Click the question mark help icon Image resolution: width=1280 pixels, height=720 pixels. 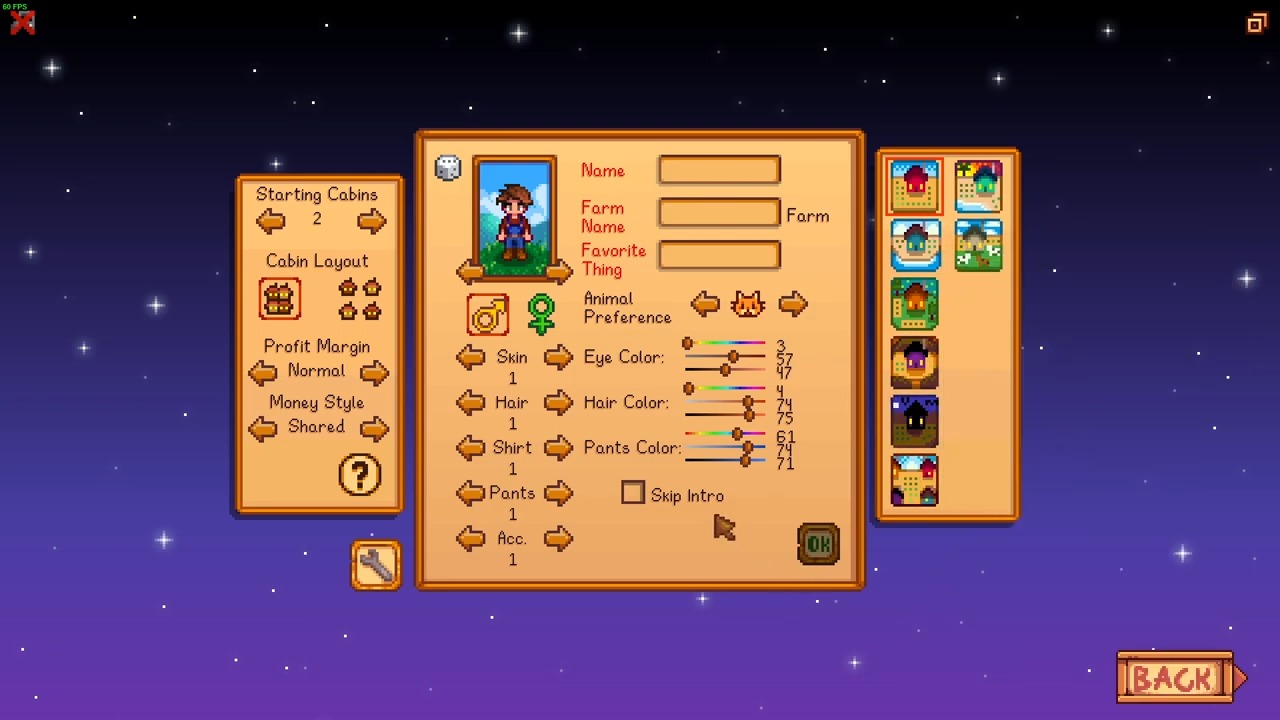pyautogui.click(x=359, y=476)
